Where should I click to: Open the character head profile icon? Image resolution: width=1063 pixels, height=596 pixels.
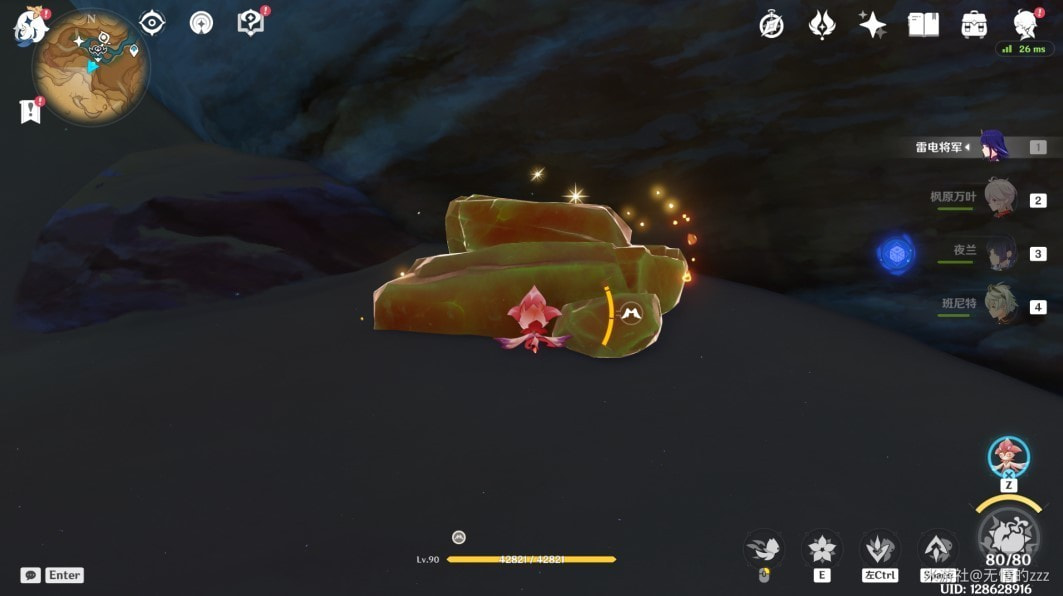[1025, 25]
